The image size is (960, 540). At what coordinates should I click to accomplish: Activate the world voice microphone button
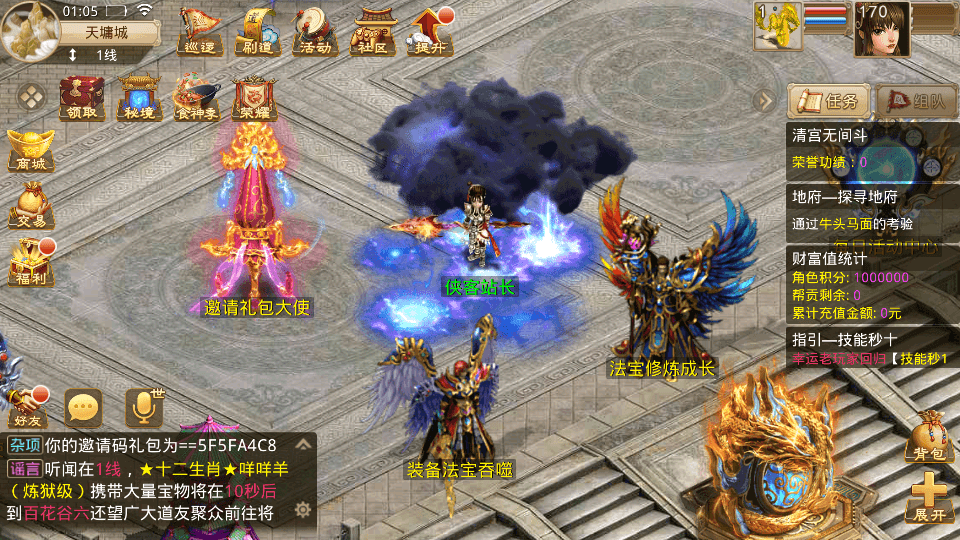click(143, 407)
